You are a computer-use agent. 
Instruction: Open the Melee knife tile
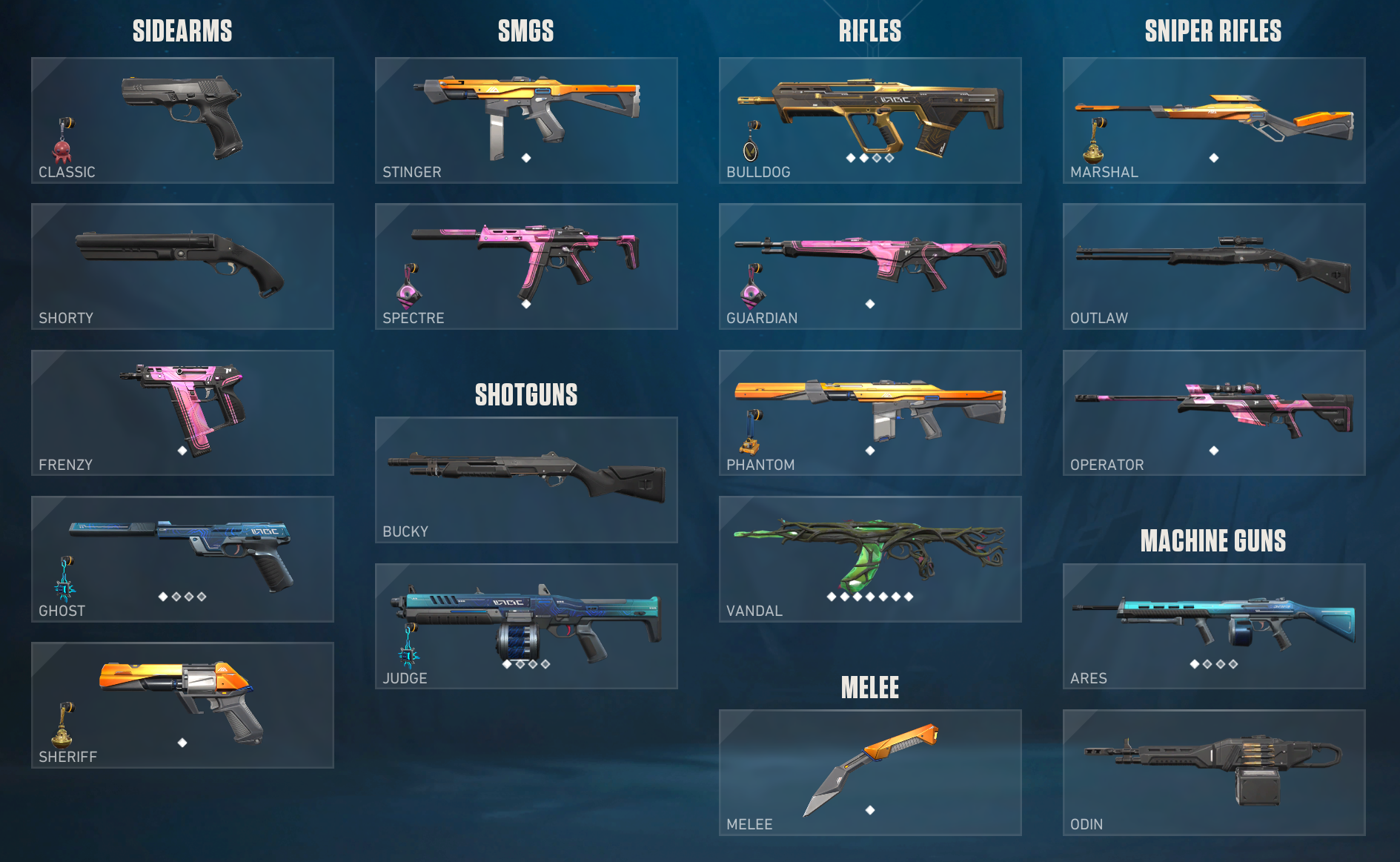click(870, 772)
